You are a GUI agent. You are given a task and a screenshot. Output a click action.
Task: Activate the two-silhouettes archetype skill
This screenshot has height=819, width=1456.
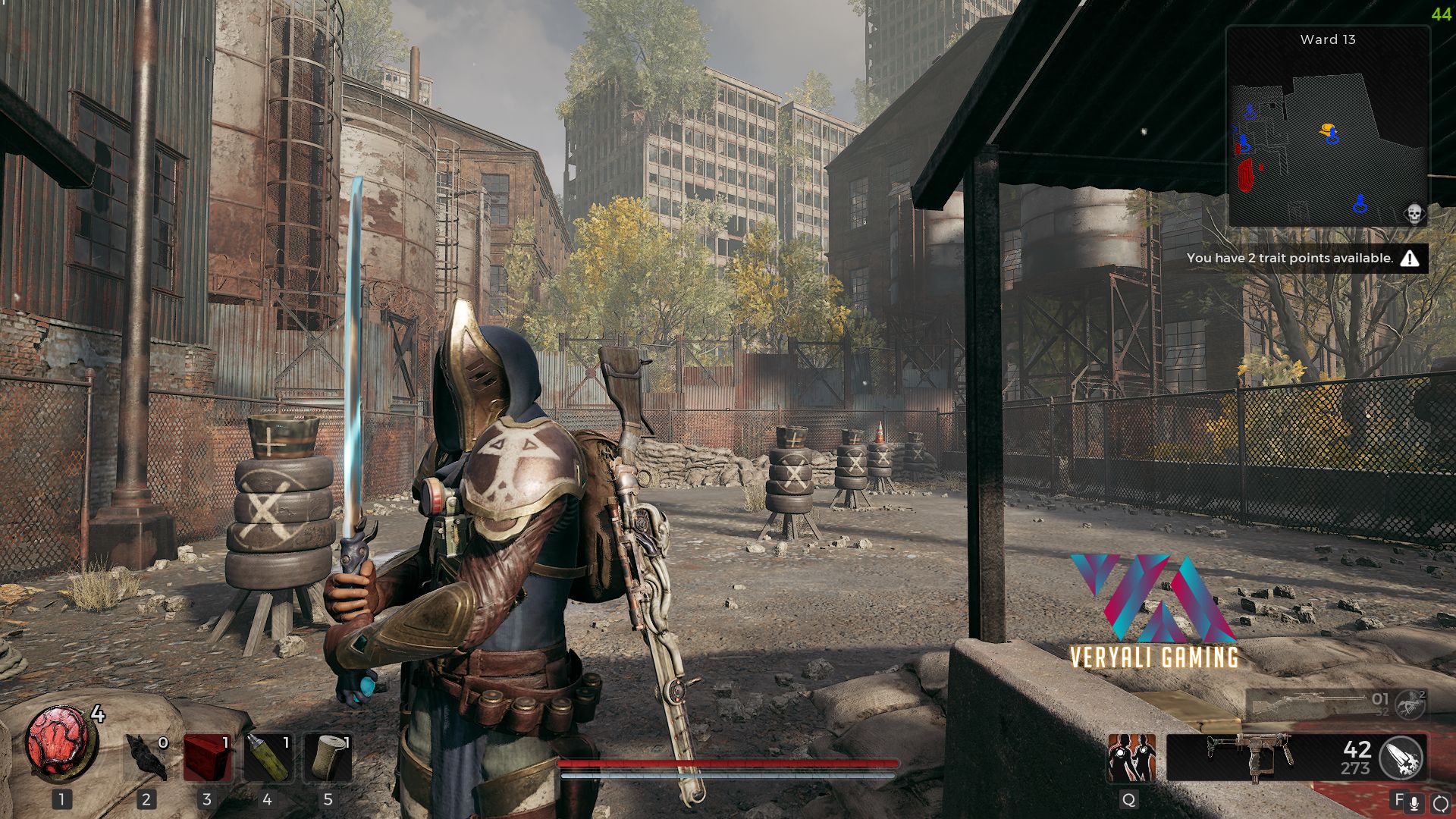pos(1131,757)
